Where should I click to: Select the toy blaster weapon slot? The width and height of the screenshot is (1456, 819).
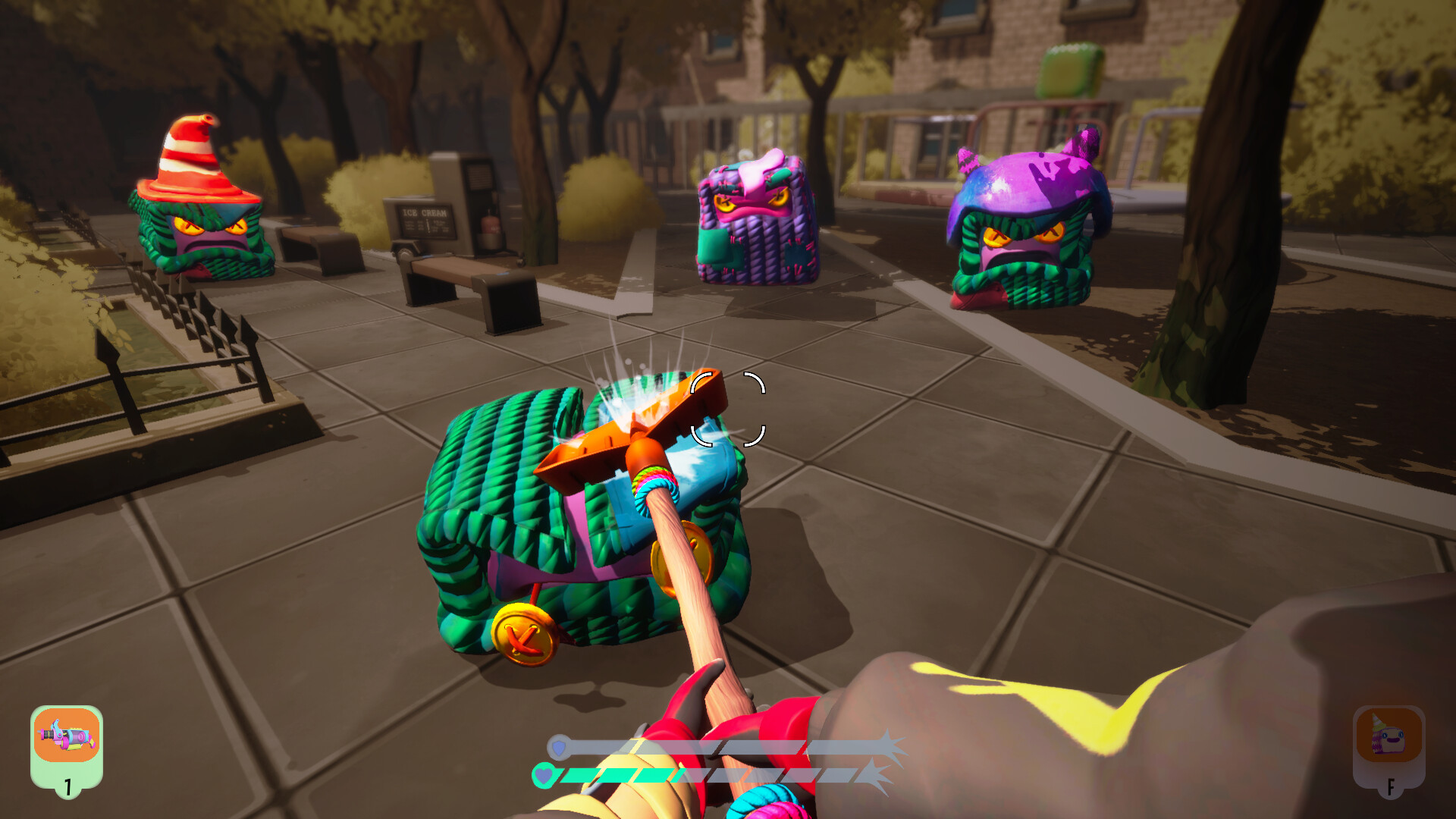[x=67, y=736]
